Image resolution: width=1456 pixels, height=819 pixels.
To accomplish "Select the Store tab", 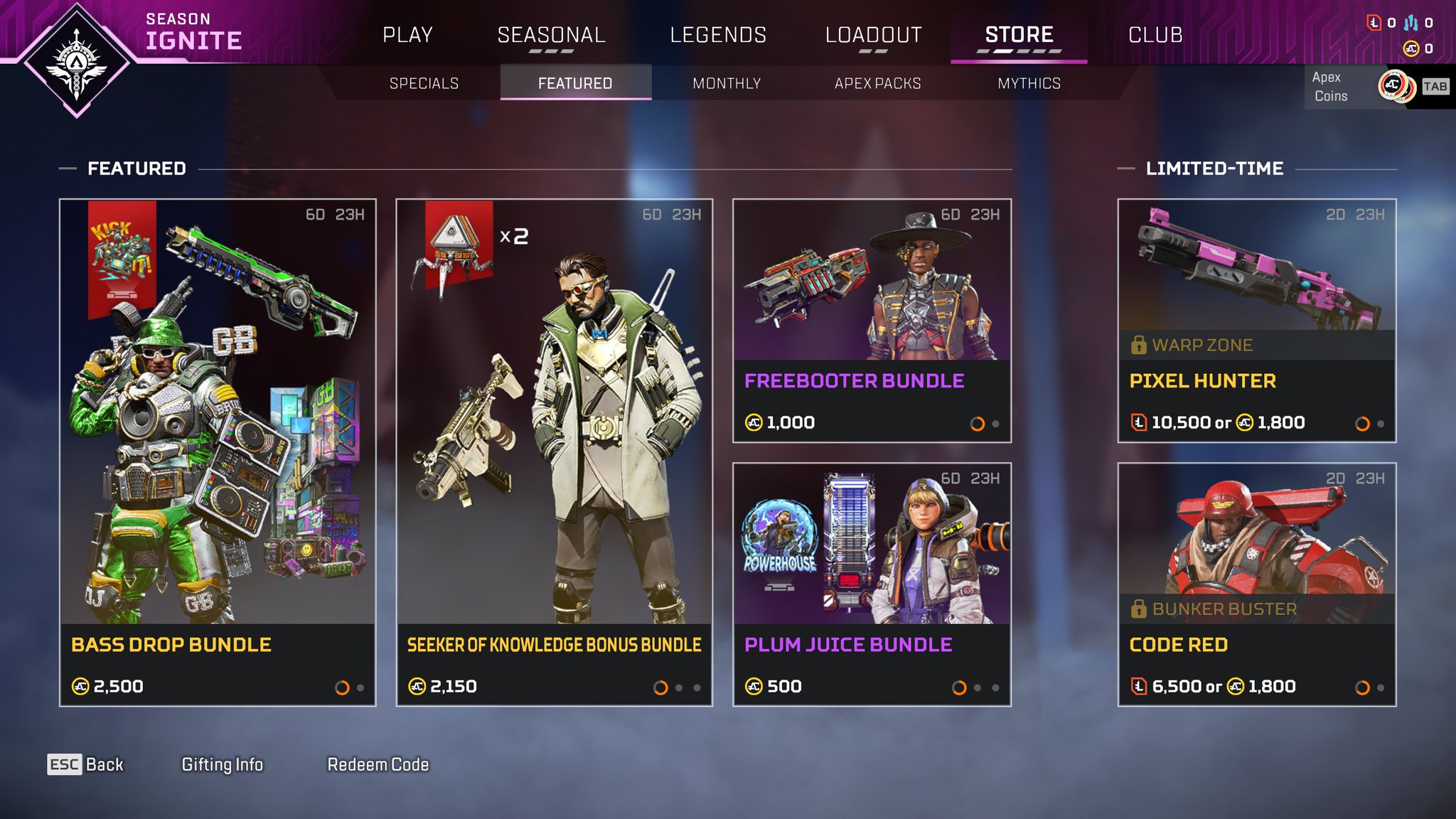I will 1019,35.
